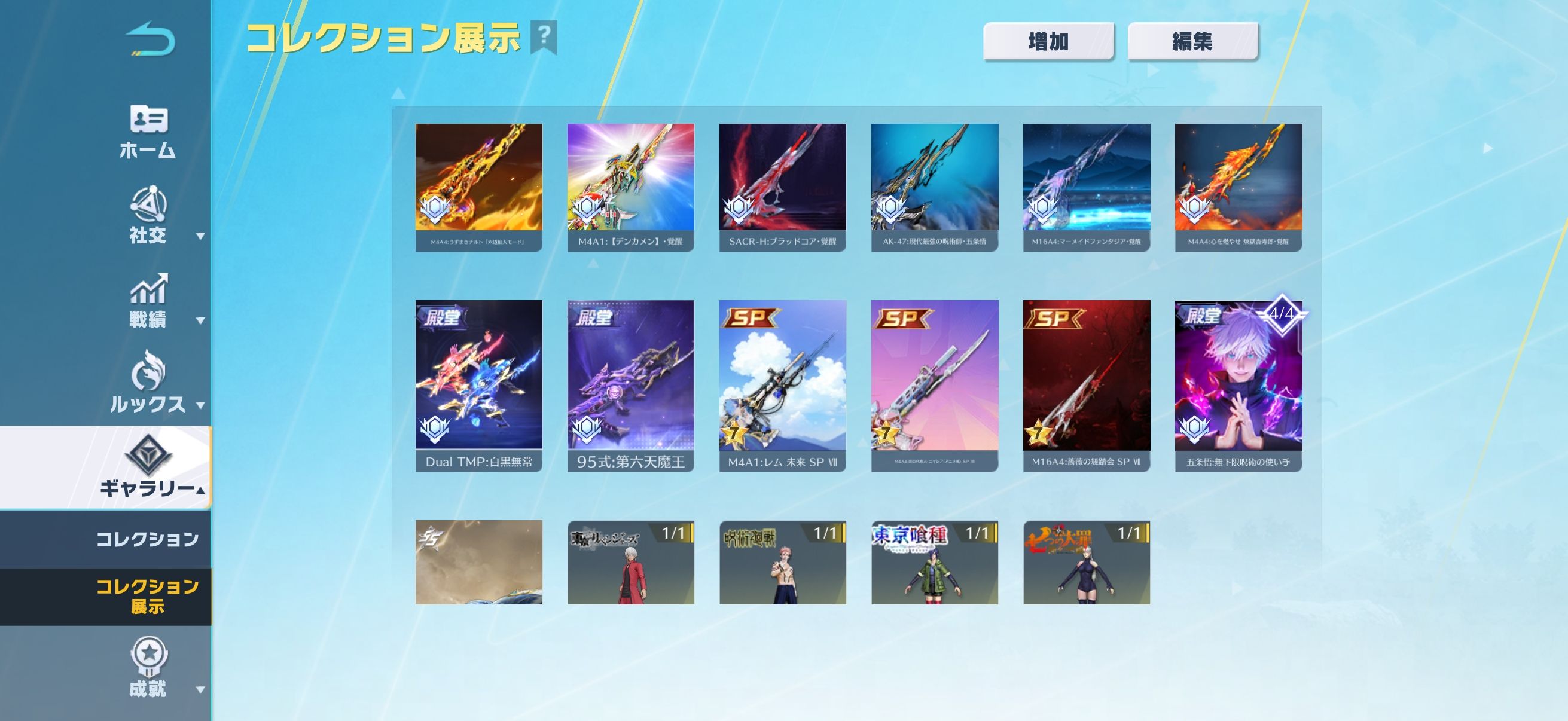Expand the 社交 sidebar section
The height and width of the screenshot is (721, 1568).
(x=148, y=216)
